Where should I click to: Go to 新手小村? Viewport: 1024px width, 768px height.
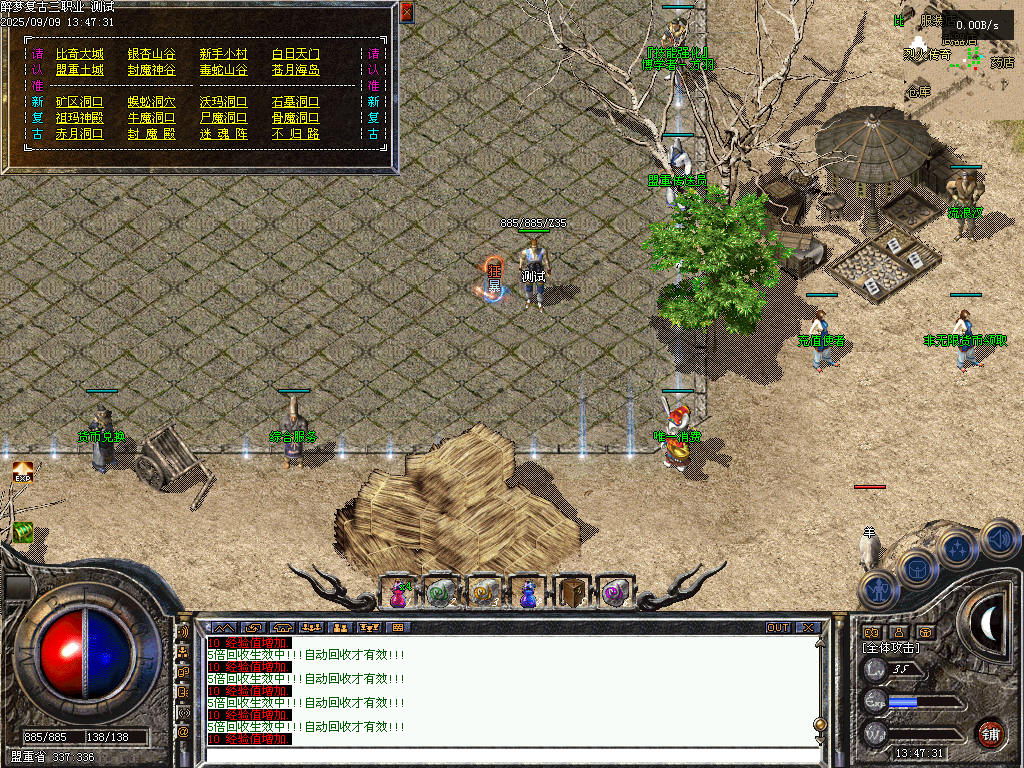(x=223, y=54)
